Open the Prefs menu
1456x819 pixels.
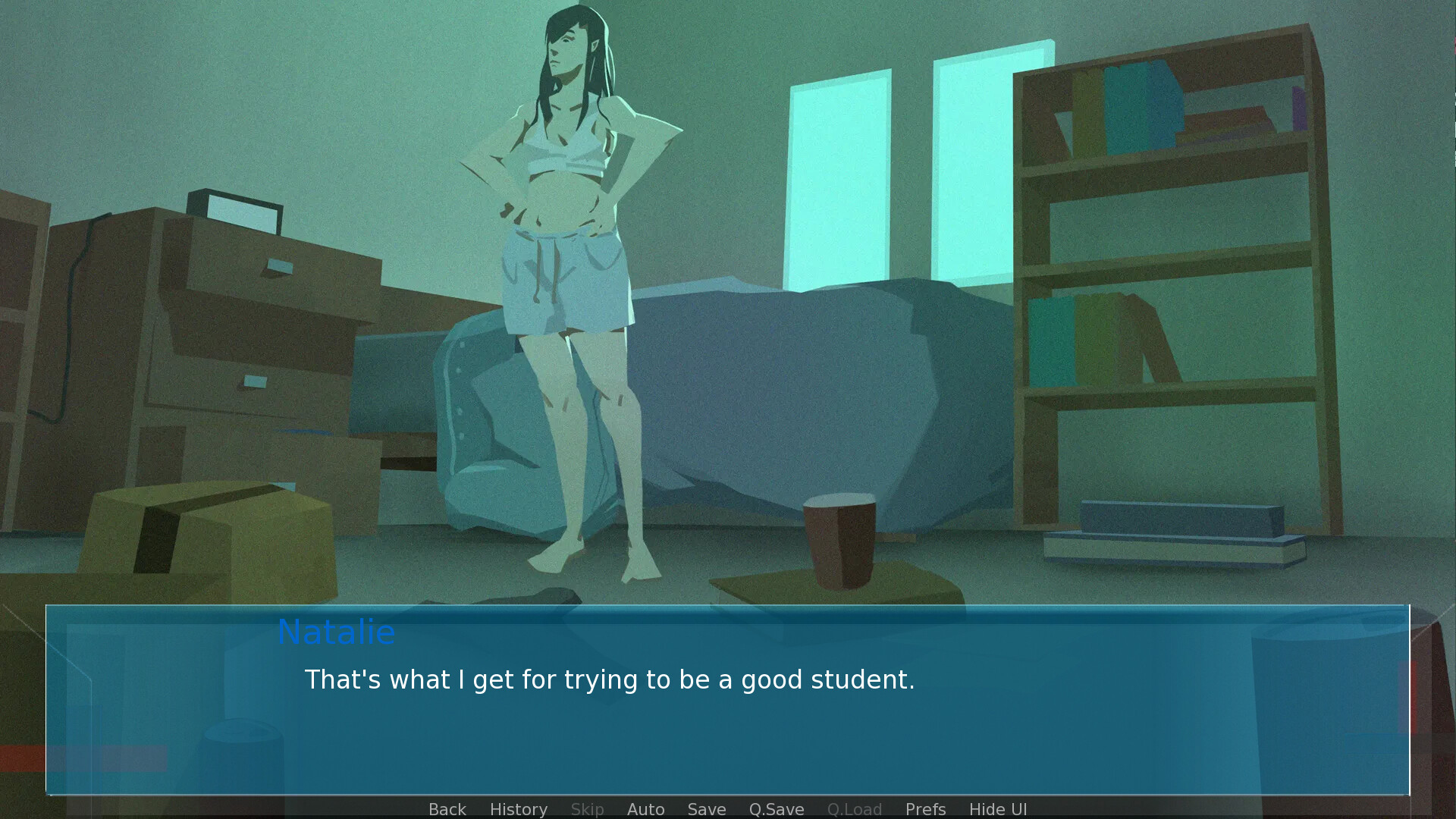[x=925, y=809]
